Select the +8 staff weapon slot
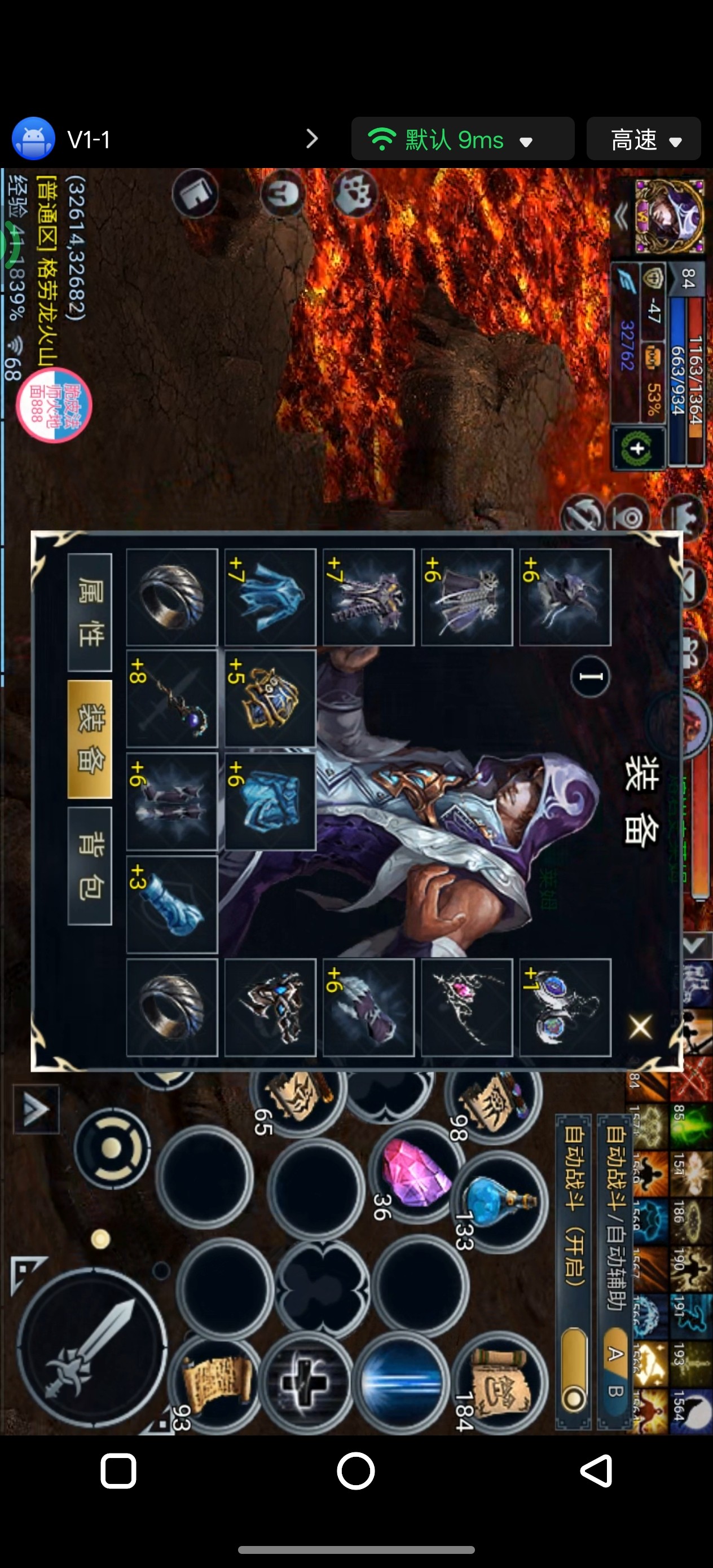The image size is (713, 1568). 171,699
